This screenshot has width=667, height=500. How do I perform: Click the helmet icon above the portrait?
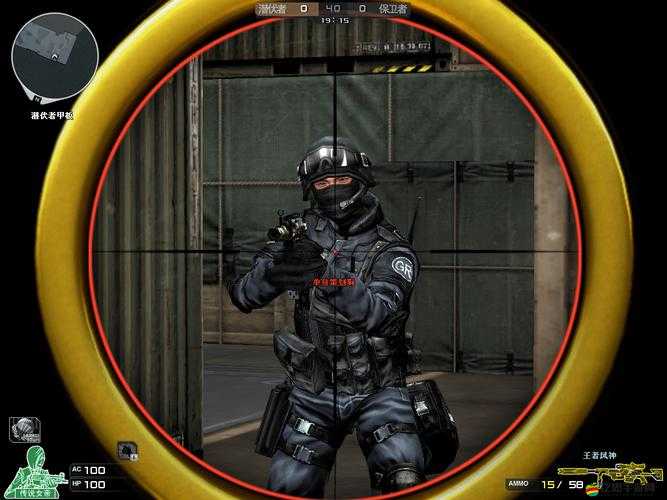click(23, 430)
